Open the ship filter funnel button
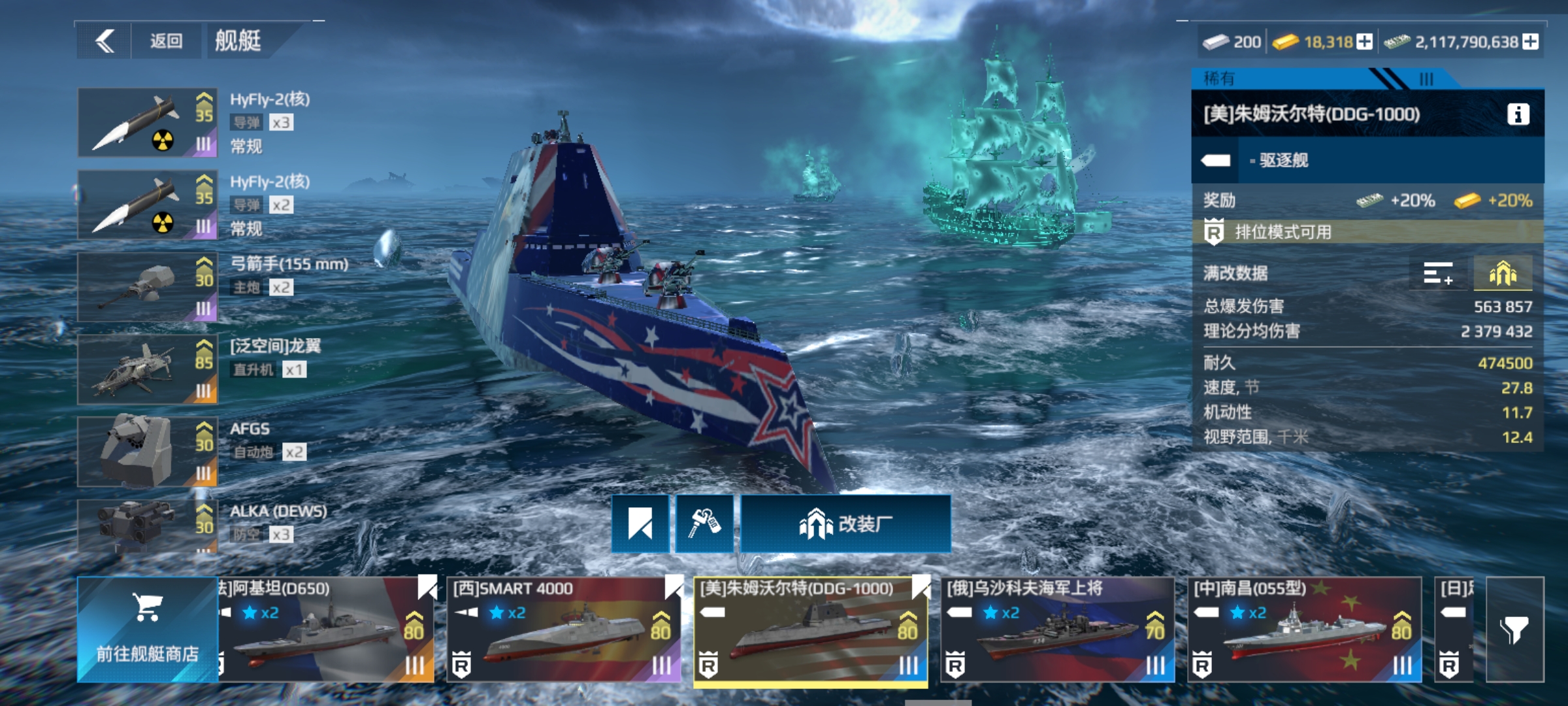Screen dimensions: 1568x706 click(x=1514, y=630)
